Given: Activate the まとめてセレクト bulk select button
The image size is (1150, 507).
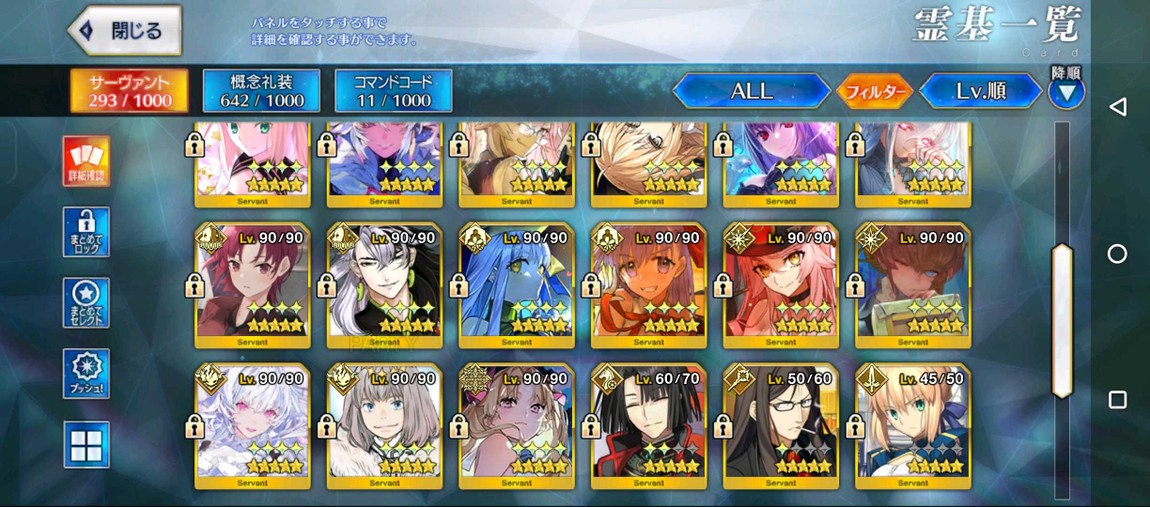Looking at the screenshot, I should [86, 303].
